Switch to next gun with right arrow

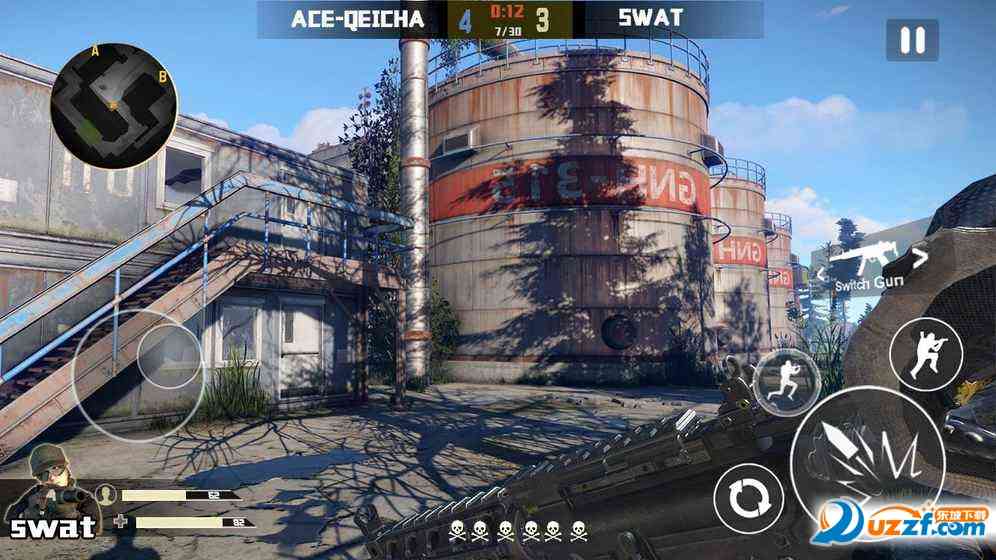pyautogui.click(x=921, y=258)
